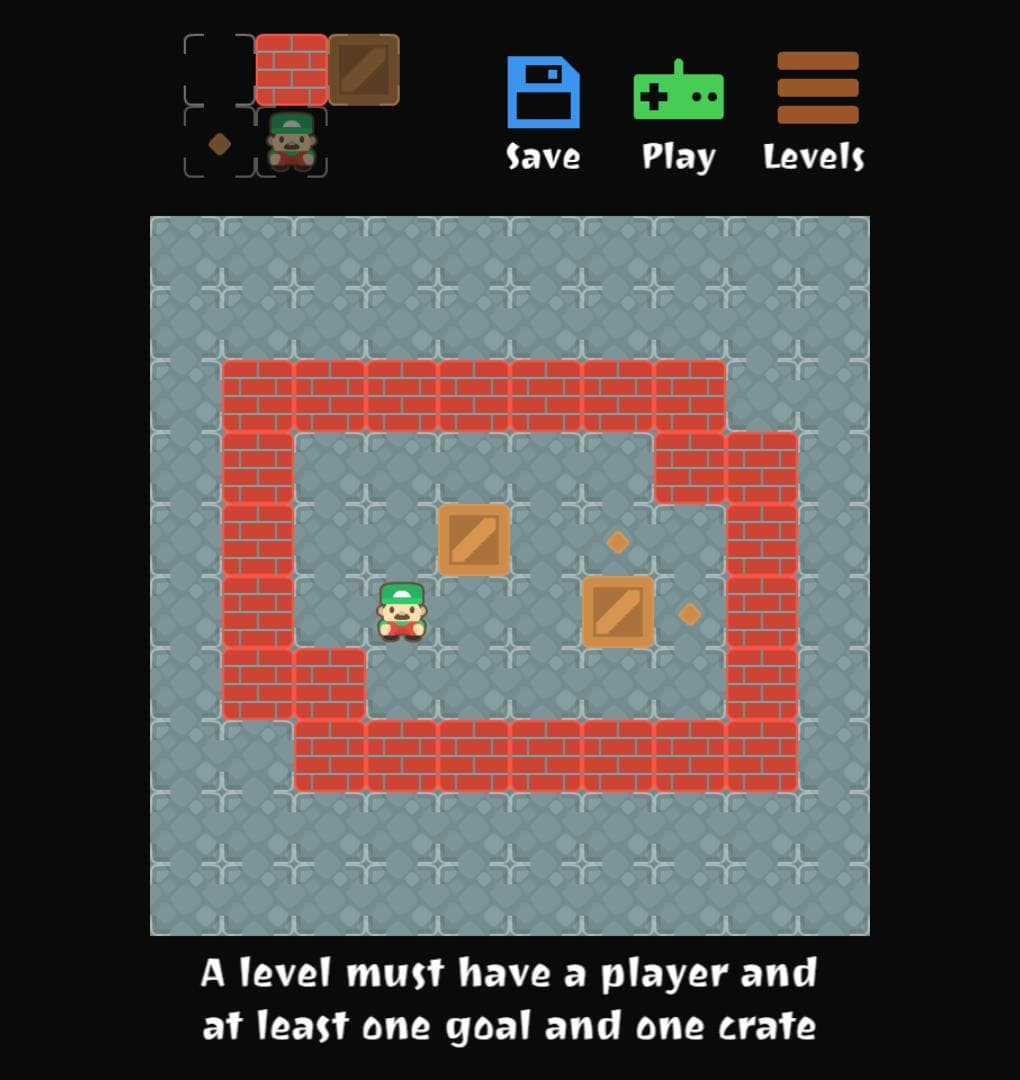Select the brick wall tile in the palette
The width and height of the screenshot is (1020, 1080).
click(x=291, y=70)
